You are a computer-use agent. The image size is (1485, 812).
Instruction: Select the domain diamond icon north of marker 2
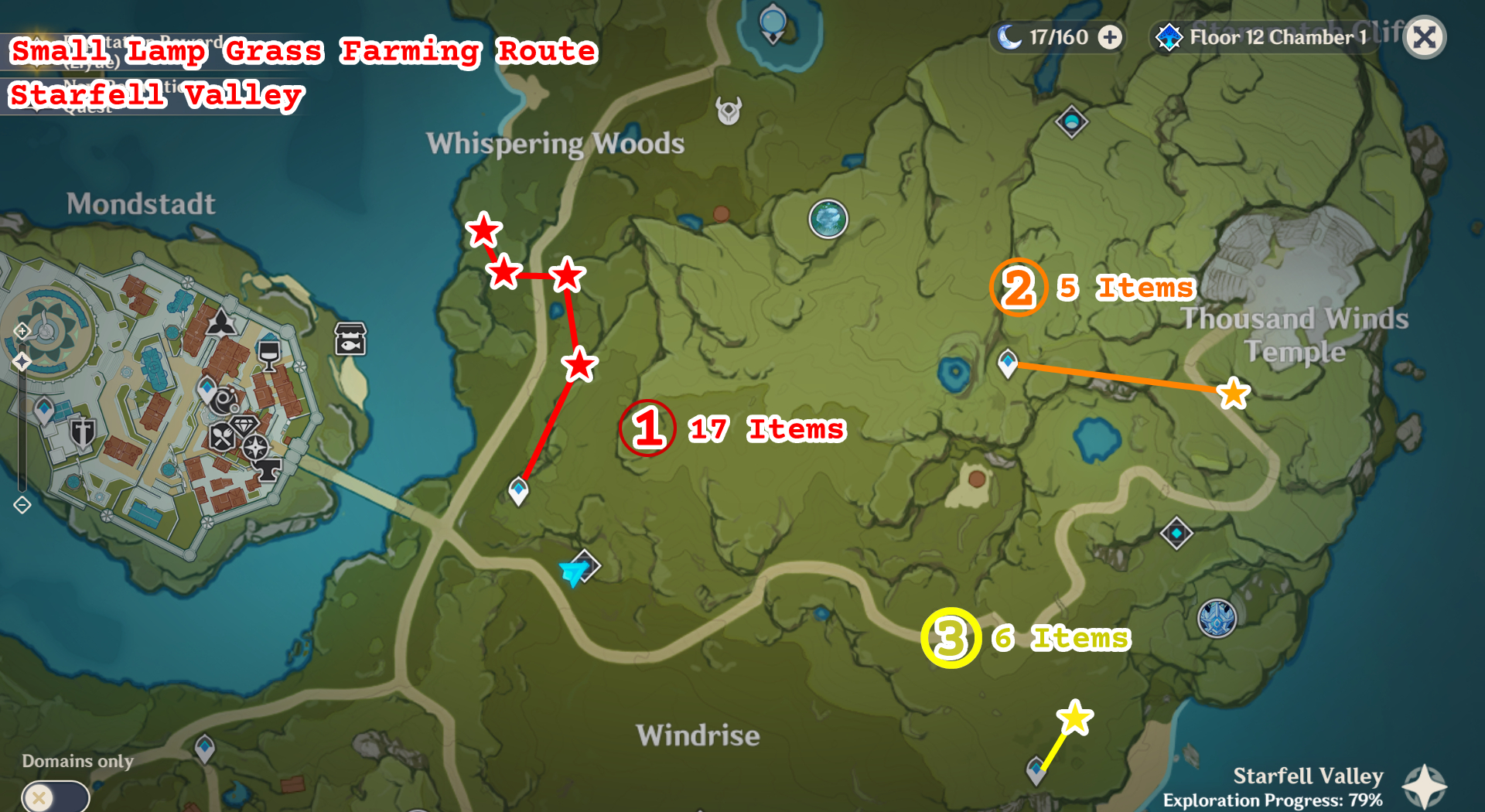point(1071,122)
